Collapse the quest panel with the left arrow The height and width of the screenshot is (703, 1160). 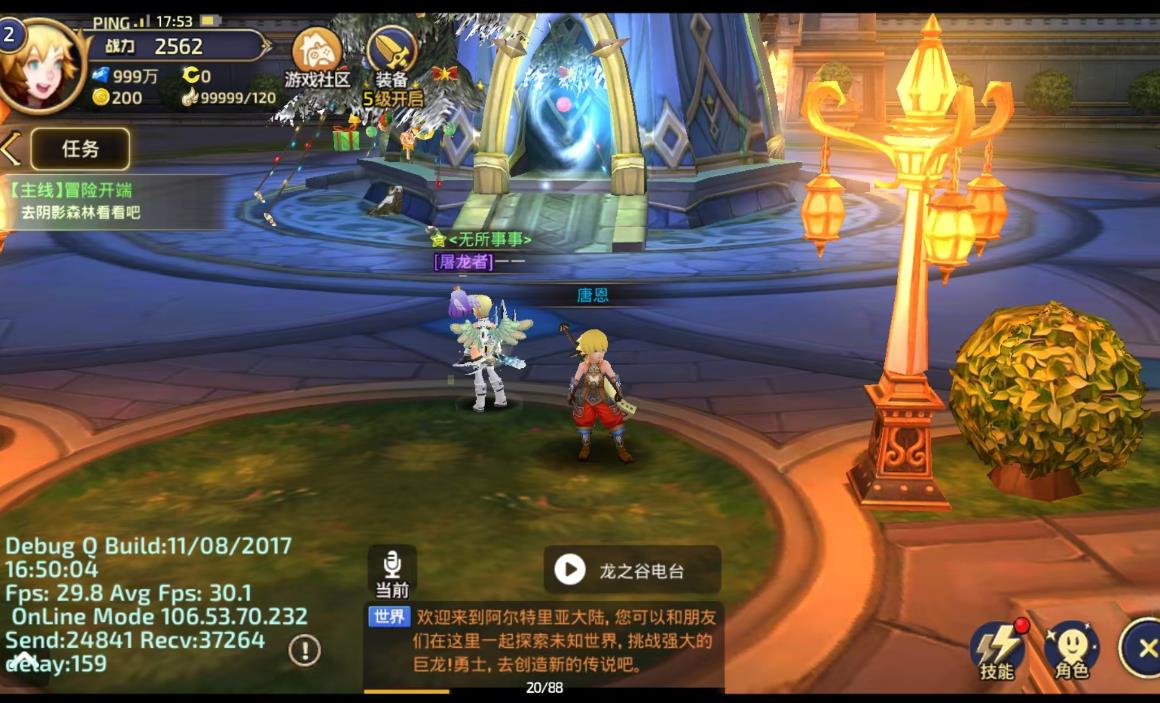(x=10, y=149)
